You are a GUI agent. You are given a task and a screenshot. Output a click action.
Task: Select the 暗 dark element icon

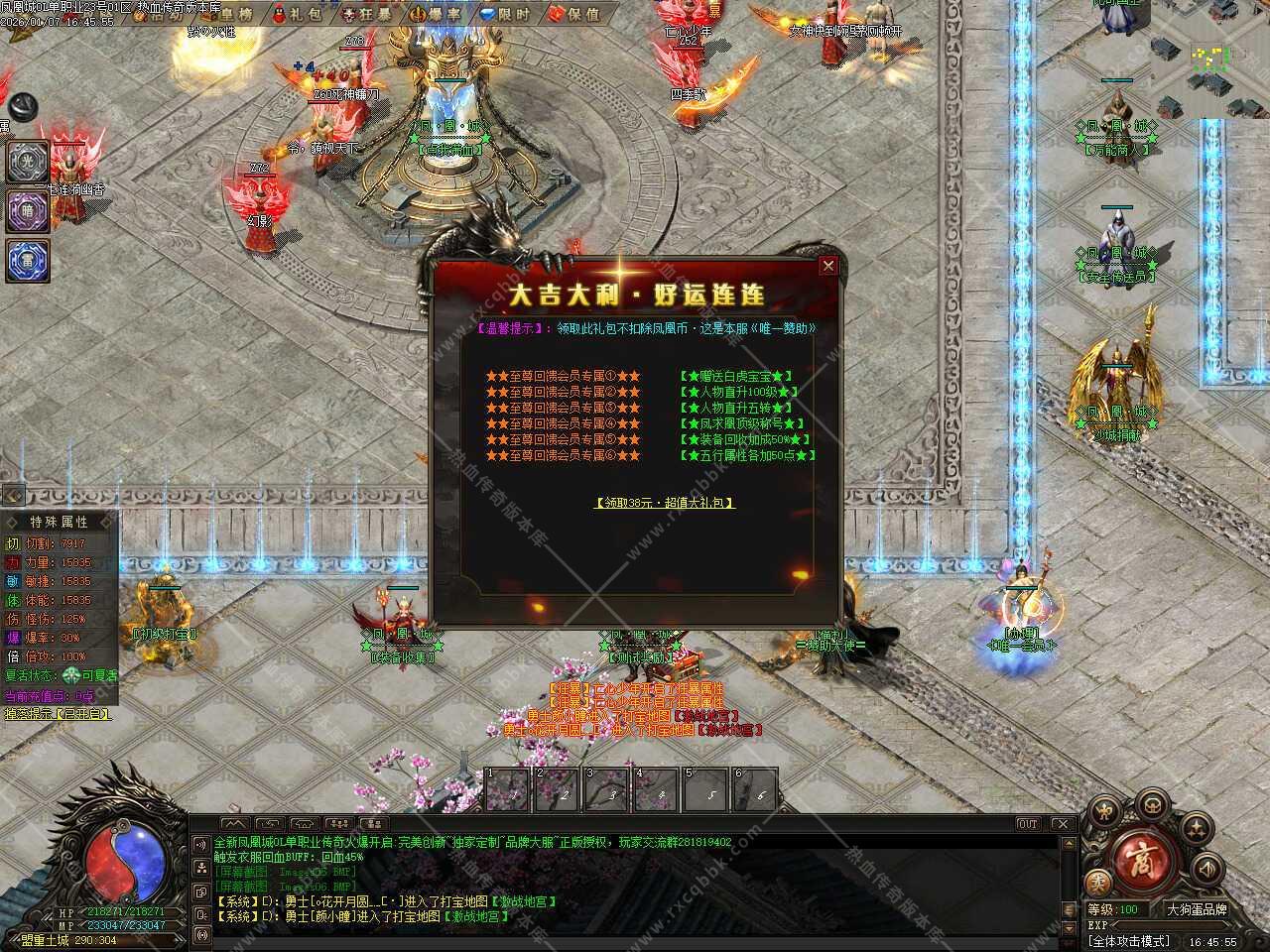click(28, 210)
